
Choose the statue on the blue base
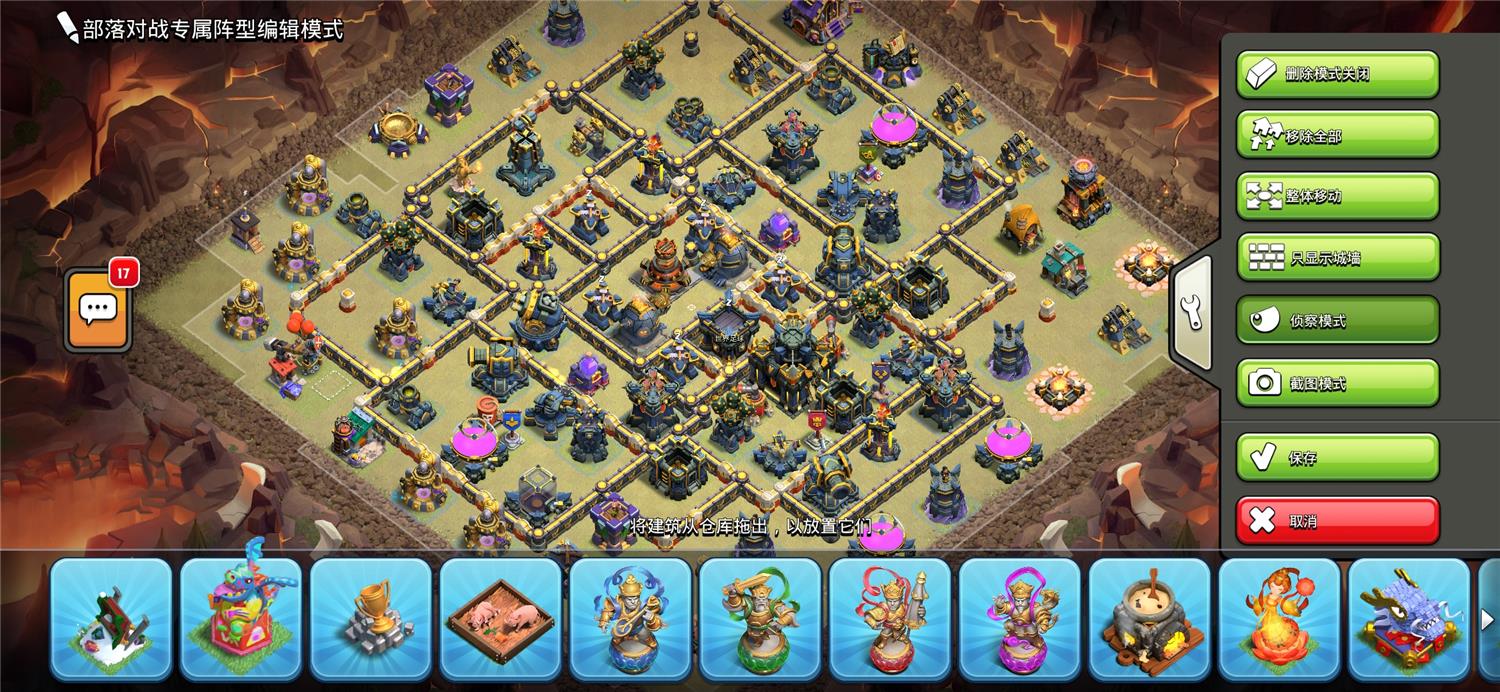coord(631,617)
